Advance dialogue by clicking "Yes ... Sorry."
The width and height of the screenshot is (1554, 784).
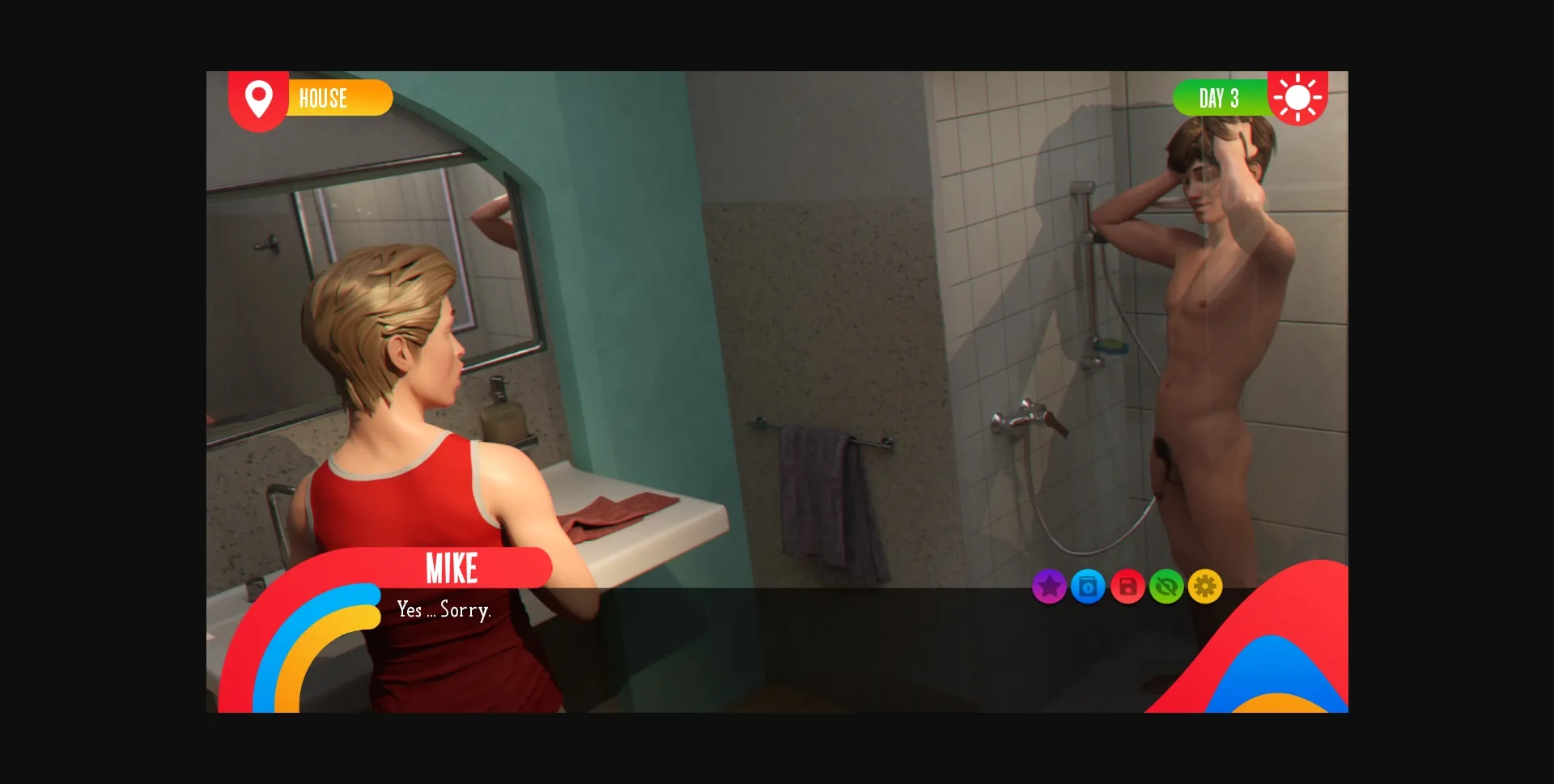tap(444, 612)
